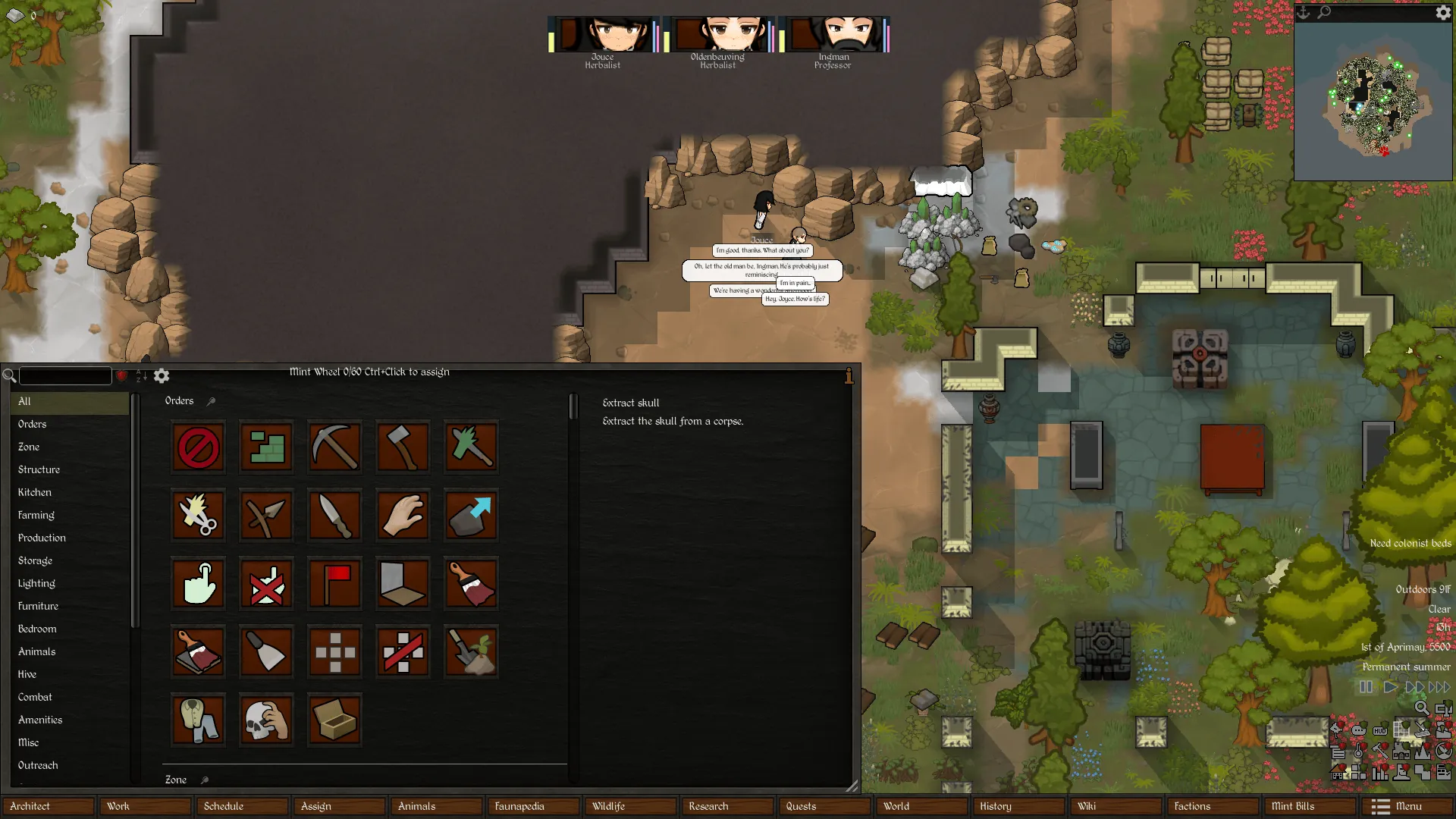Activate the Cancel order icon
The image size is (1456, 819).
[198, 447]
